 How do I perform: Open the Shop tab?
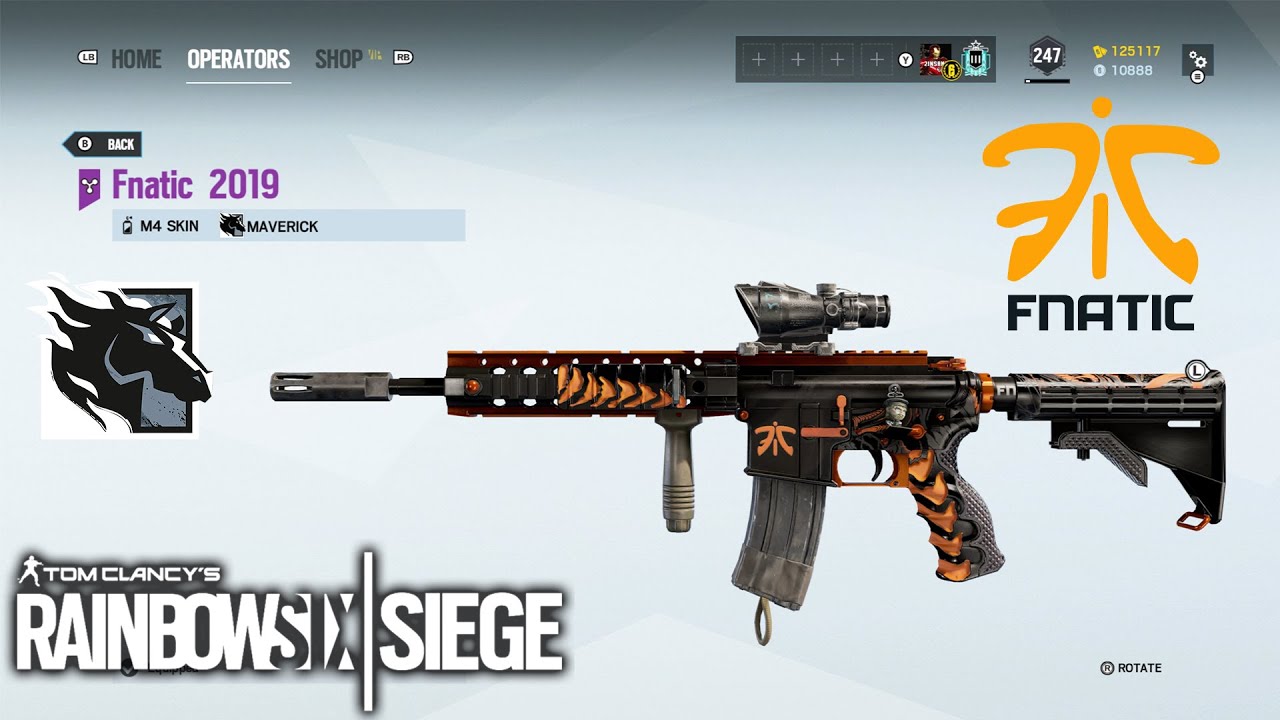(x=340, y=59)
